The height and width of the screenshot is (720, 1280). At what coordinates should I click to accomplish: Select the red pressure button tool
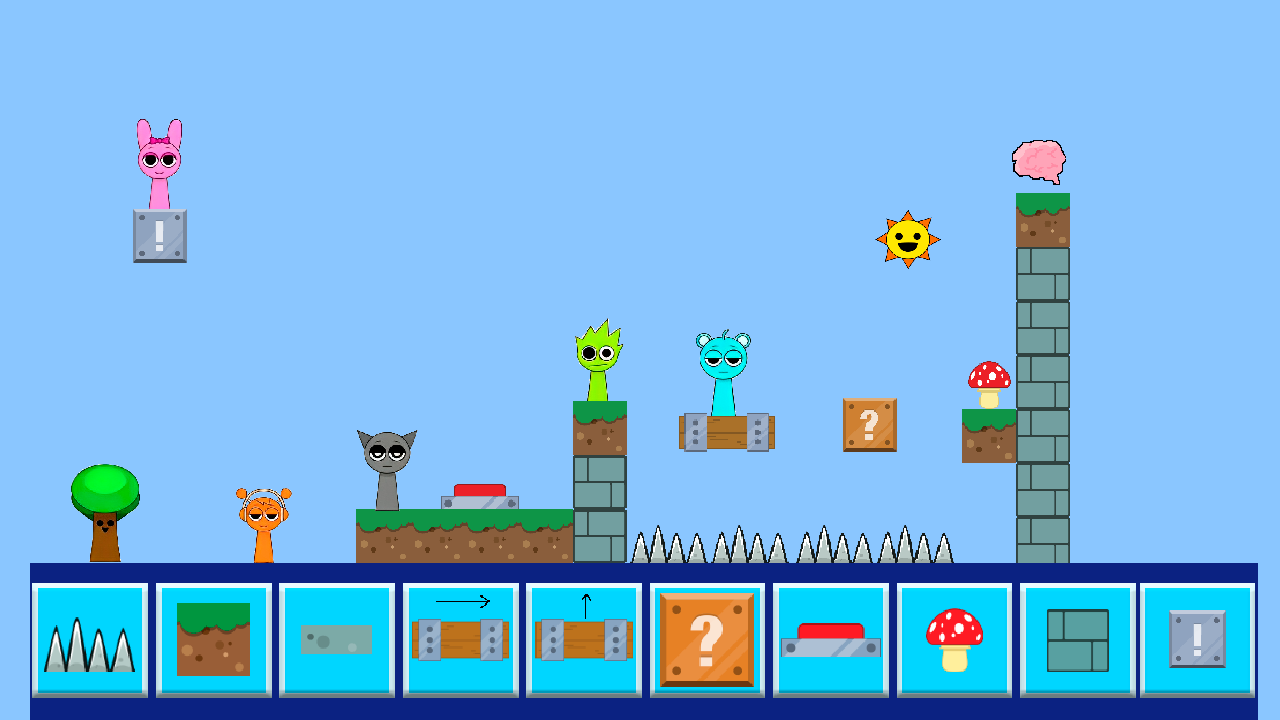coord(831,640)
